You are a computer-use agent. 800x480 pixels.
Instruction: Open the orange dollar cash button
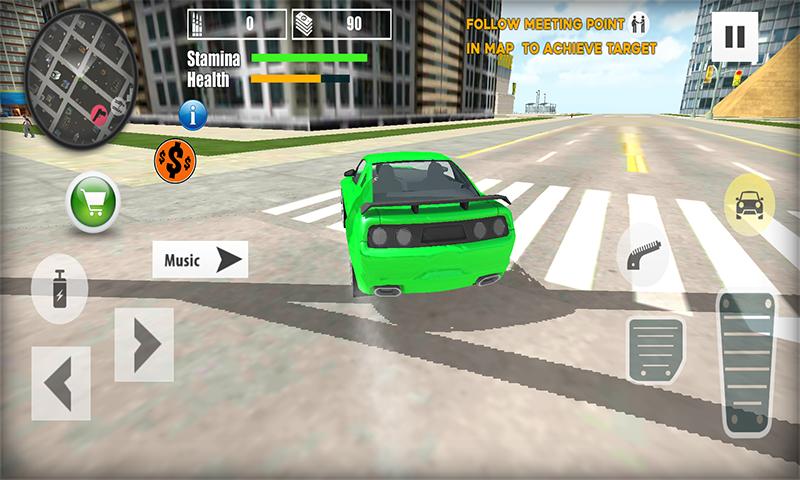[175, 159]
